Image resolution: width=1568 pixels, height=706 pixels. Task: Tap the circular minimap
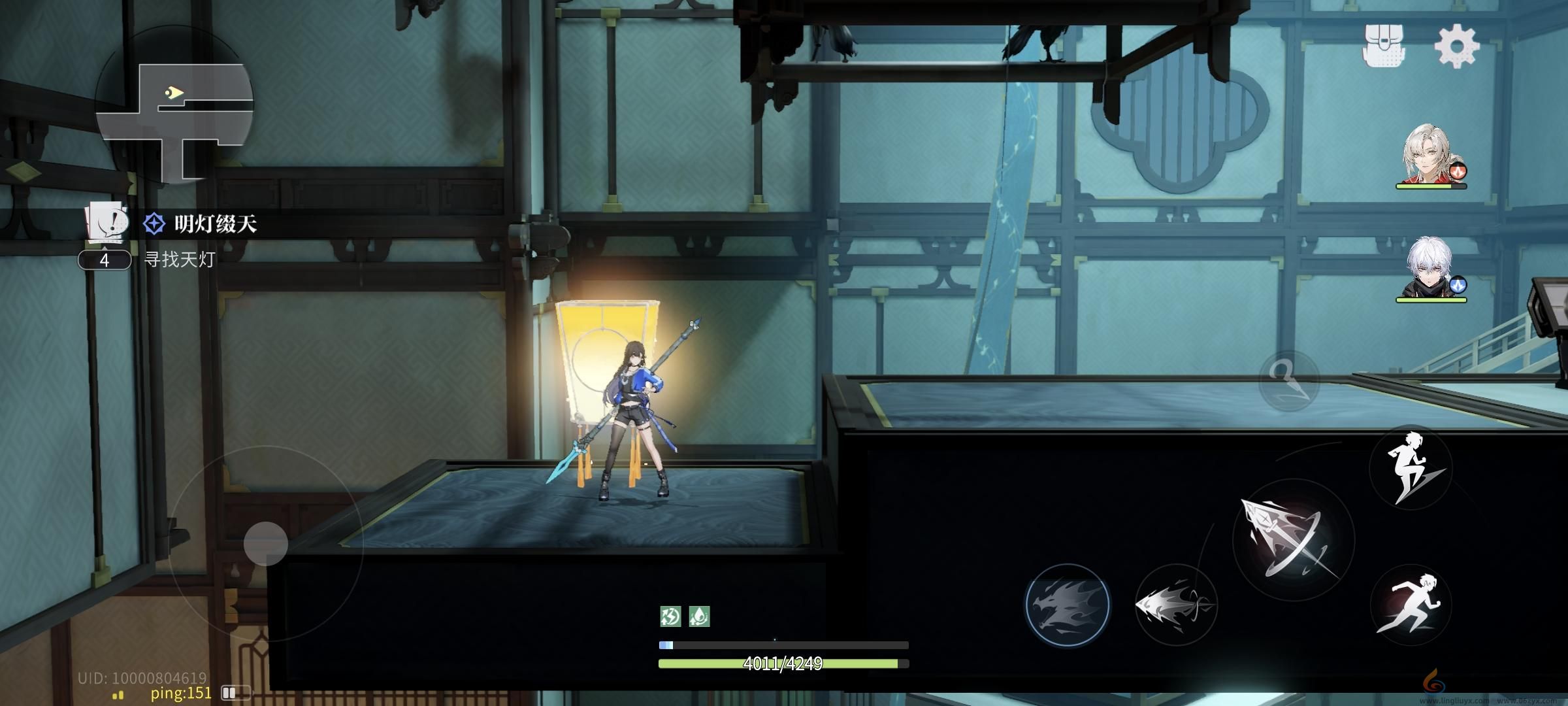point(174,107)
